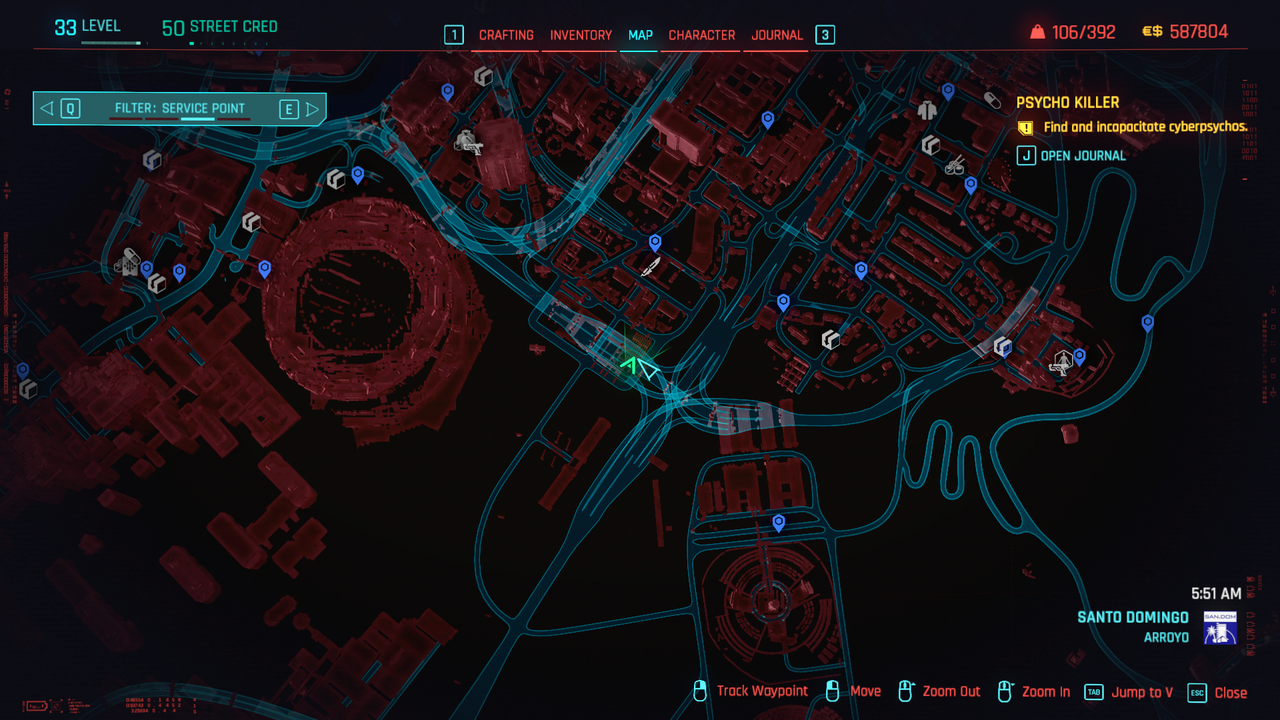Screen dimensions: 1280x720
Task: Click the left arrow of the map filter
Action: pyautogui.click(x=47, y=109)
